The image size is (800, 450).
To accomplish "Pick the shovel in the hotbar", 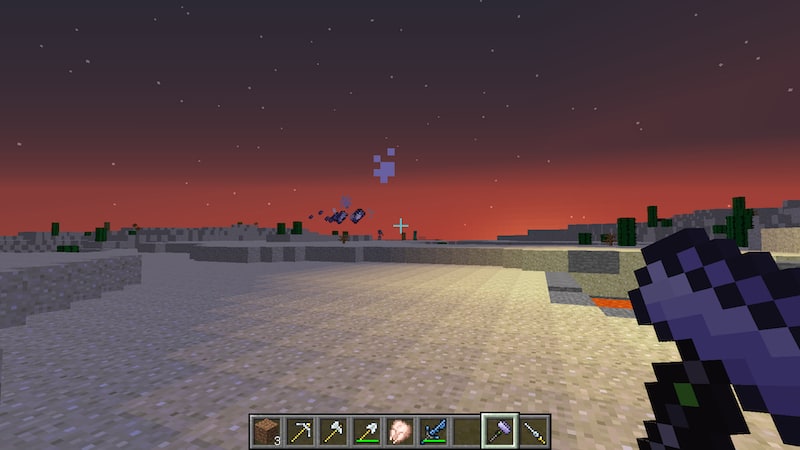I will [366, 431].
